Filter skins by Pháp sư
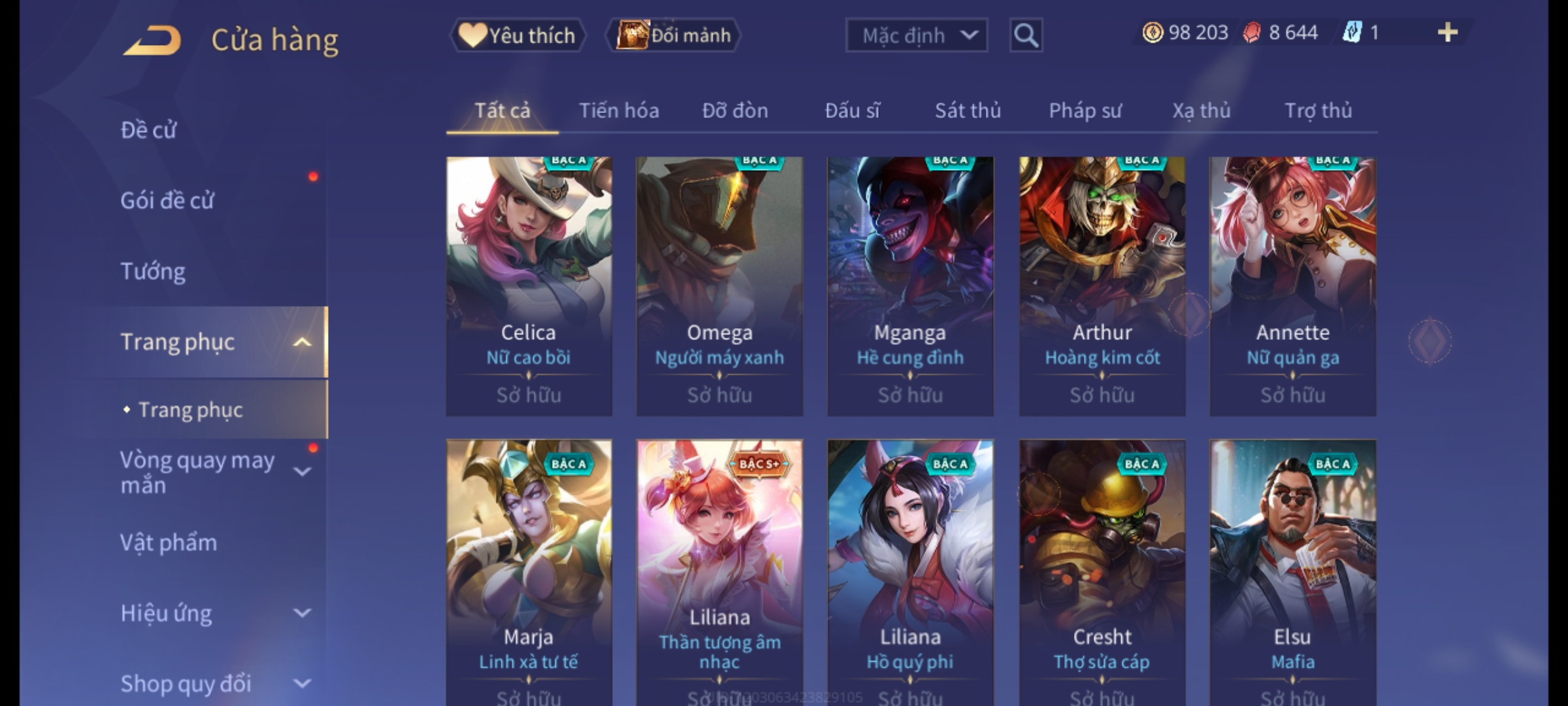1568x706 pixels. [x=1085, y=110]
